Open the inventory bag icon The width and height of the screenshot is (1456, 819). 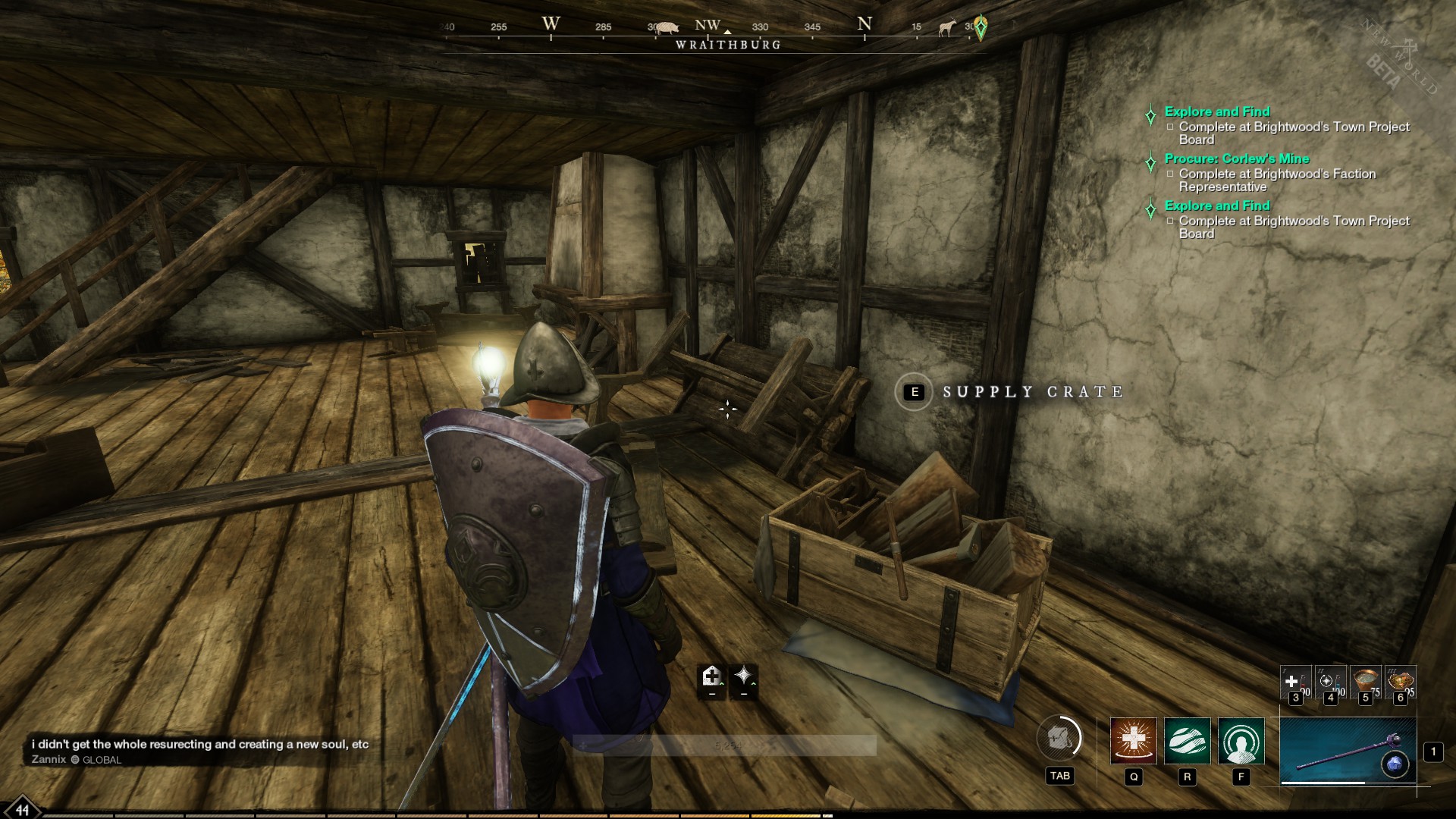1059,738
